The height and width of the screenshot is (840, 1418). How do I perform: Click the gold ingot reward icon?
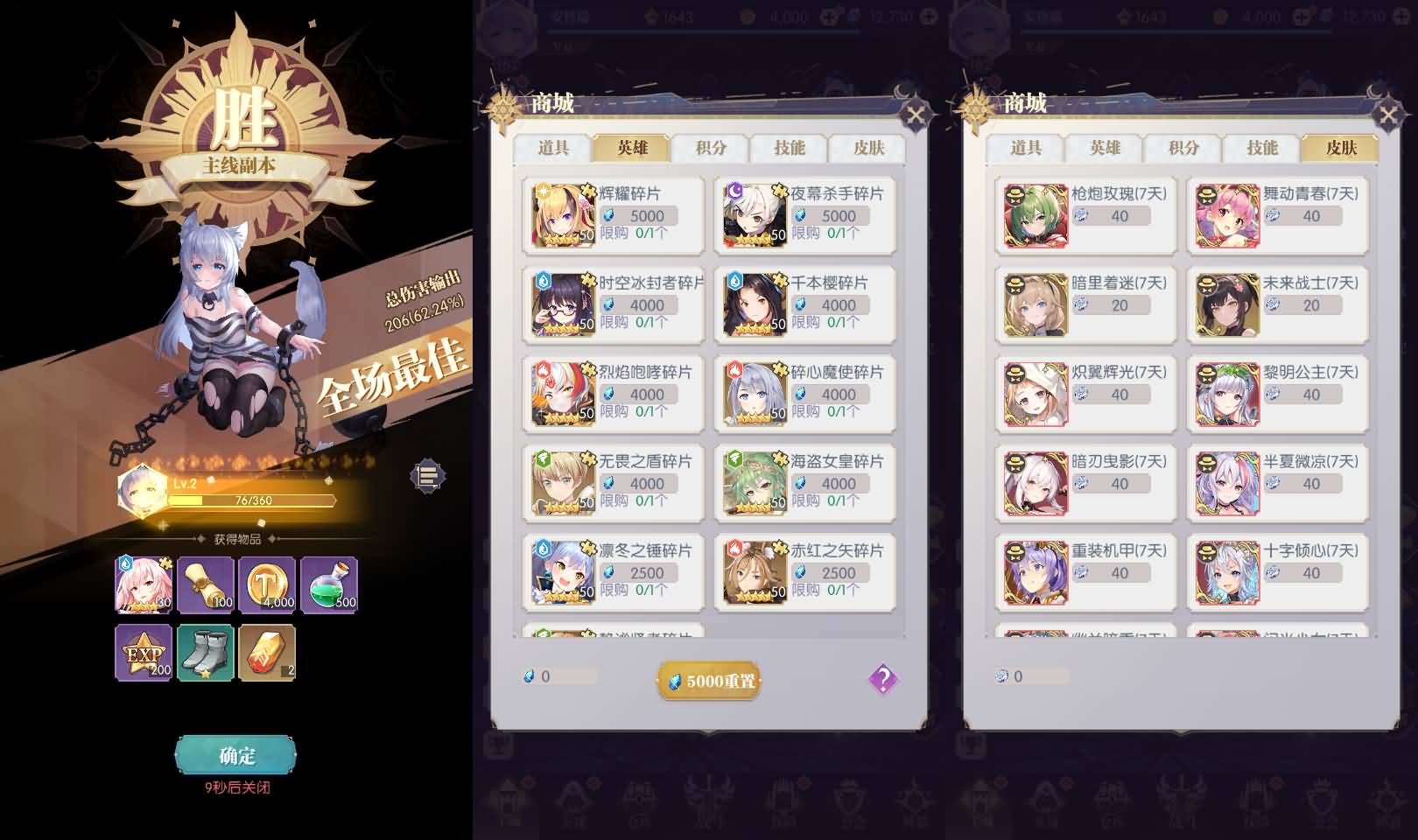(x=267, y=653)
